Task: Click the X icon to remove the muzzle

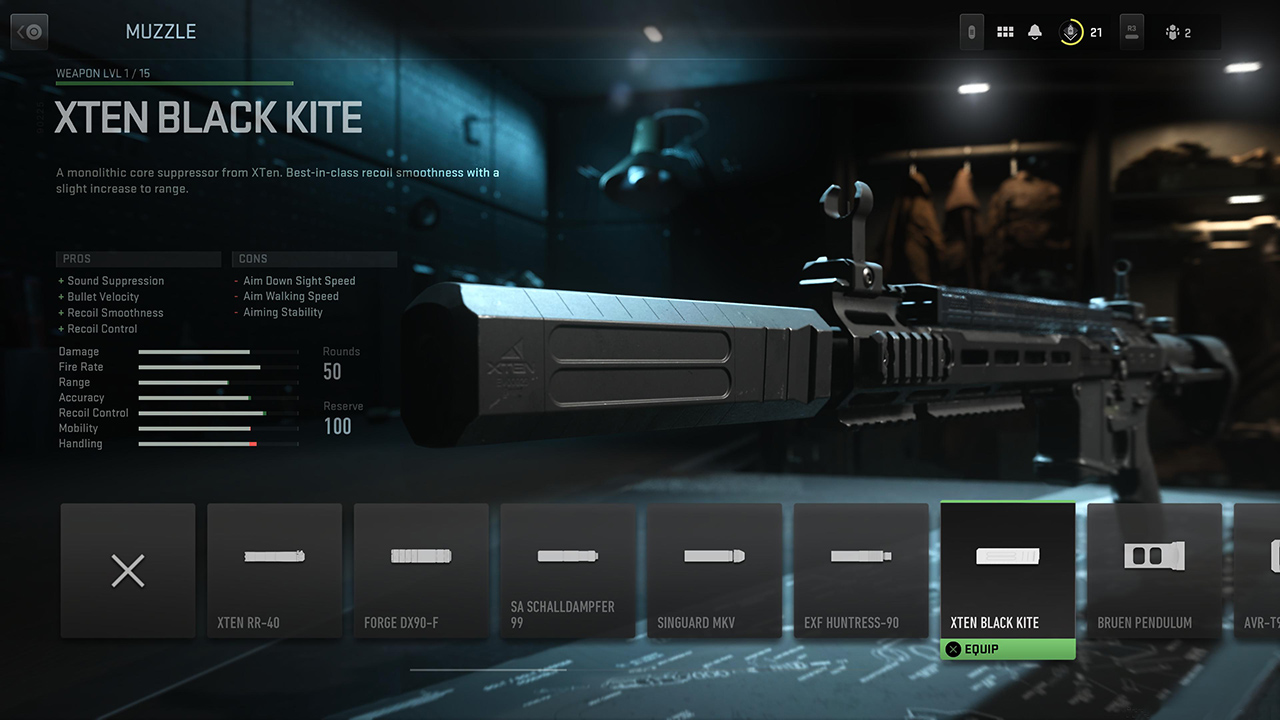Action: click(128, 570)
